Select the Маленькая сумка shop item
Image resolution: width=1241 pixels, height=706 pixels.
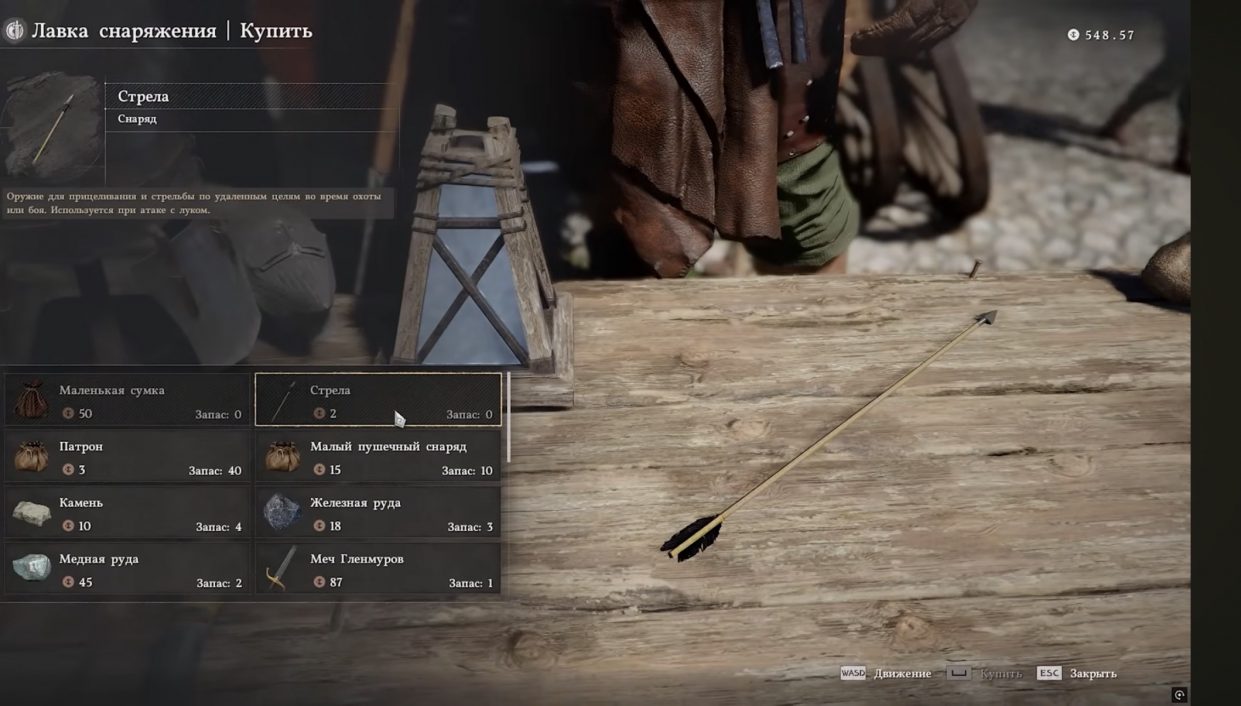click(127, 400)
